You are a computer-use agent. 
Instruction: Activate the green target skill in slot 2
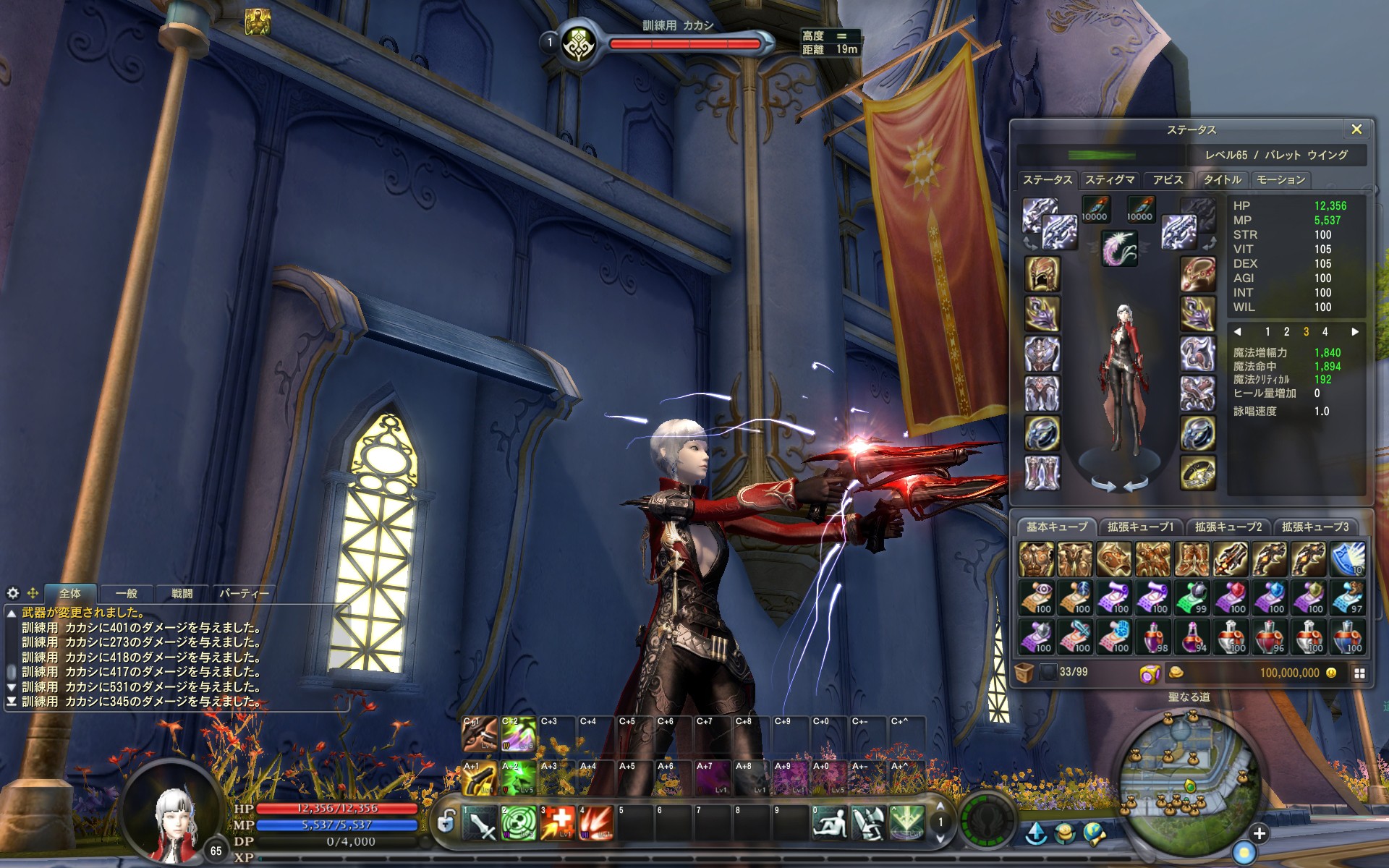coord(519,822)
